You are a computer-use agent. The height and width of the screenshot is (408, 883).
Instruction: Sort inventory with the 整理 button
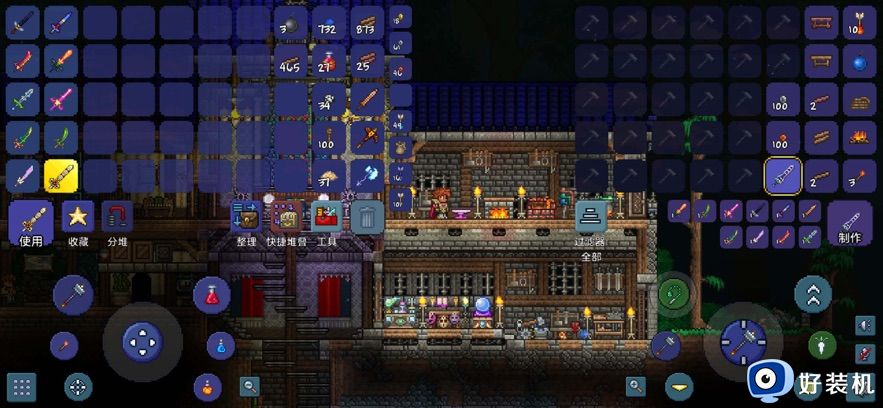tap(246, 222)
